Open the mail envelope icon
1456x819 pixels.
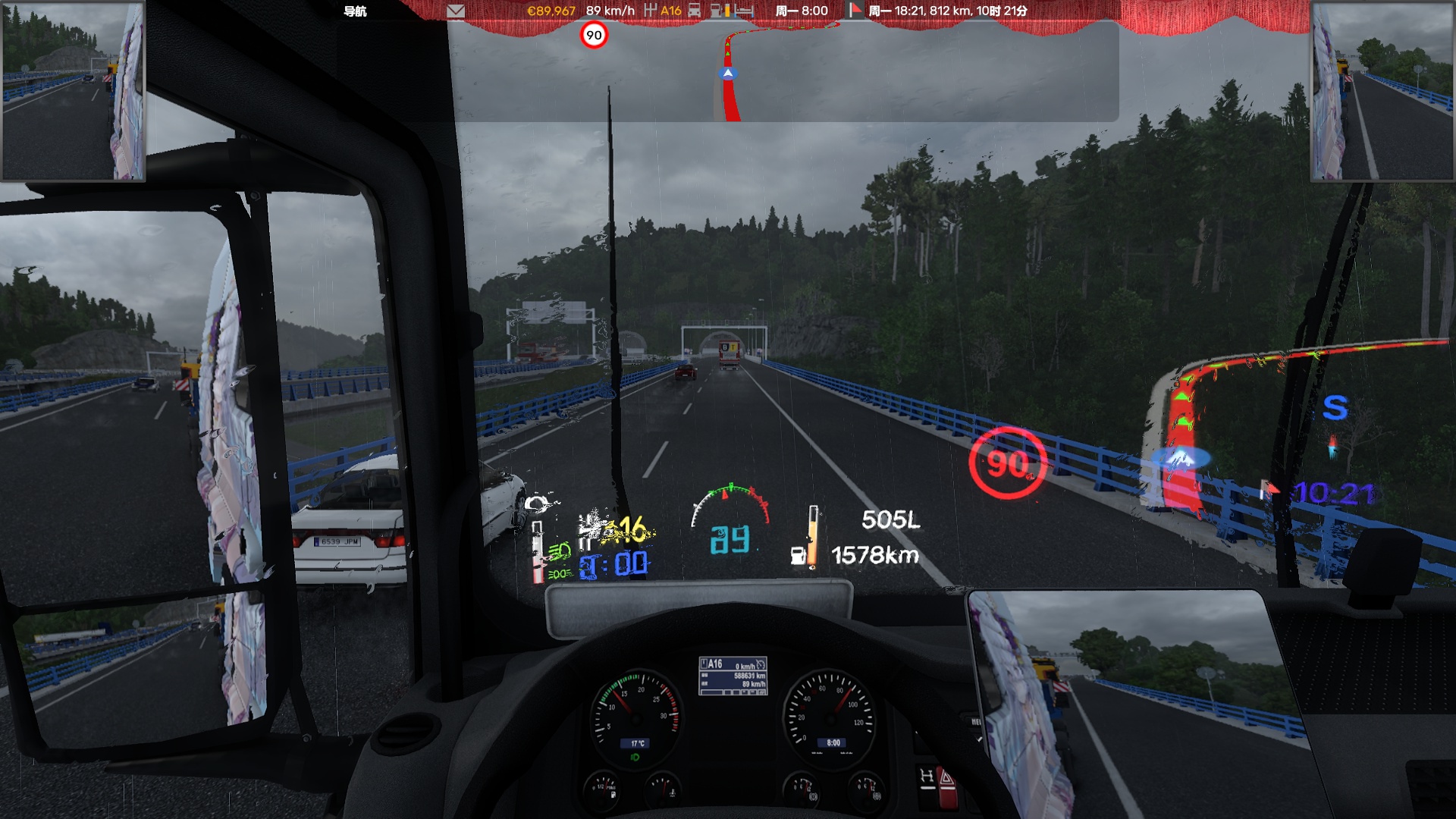456,11
